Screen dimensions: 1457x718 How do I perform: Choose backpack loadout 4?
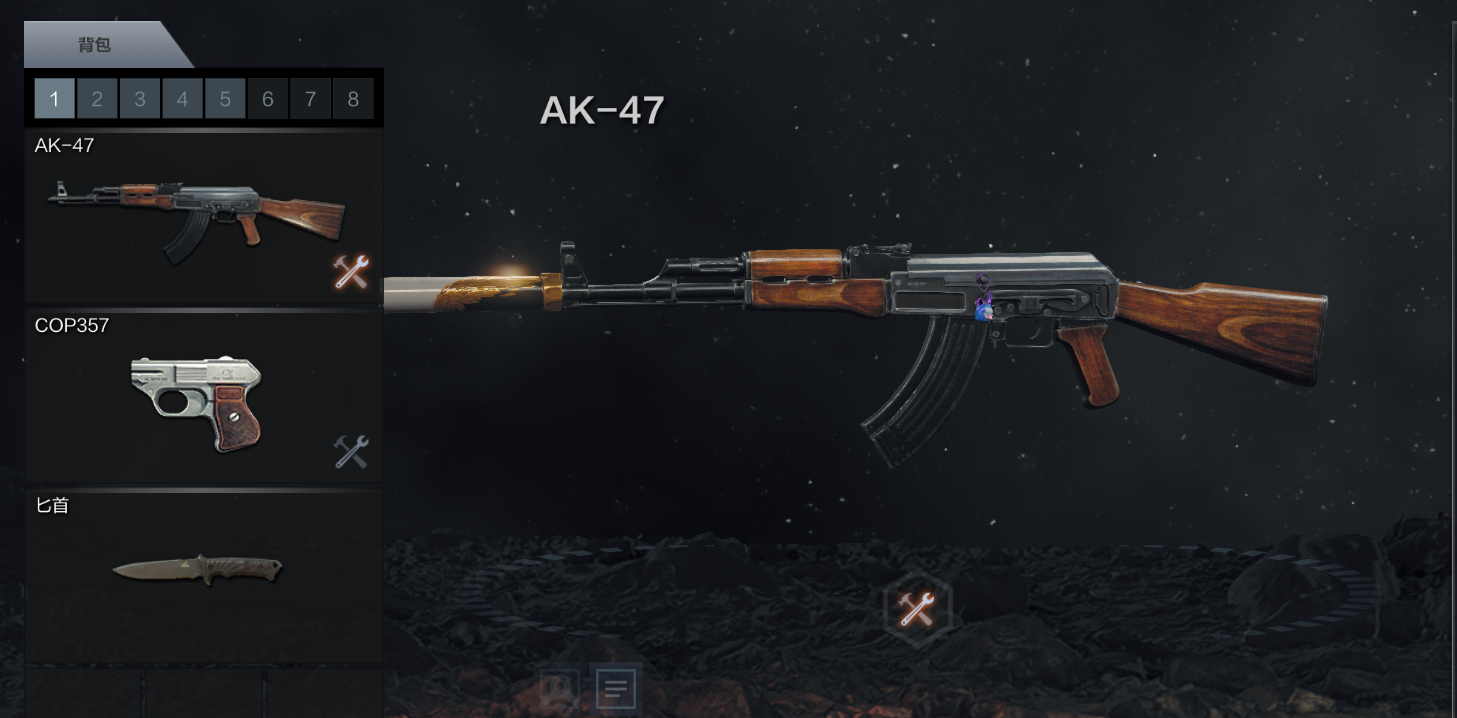182,99
